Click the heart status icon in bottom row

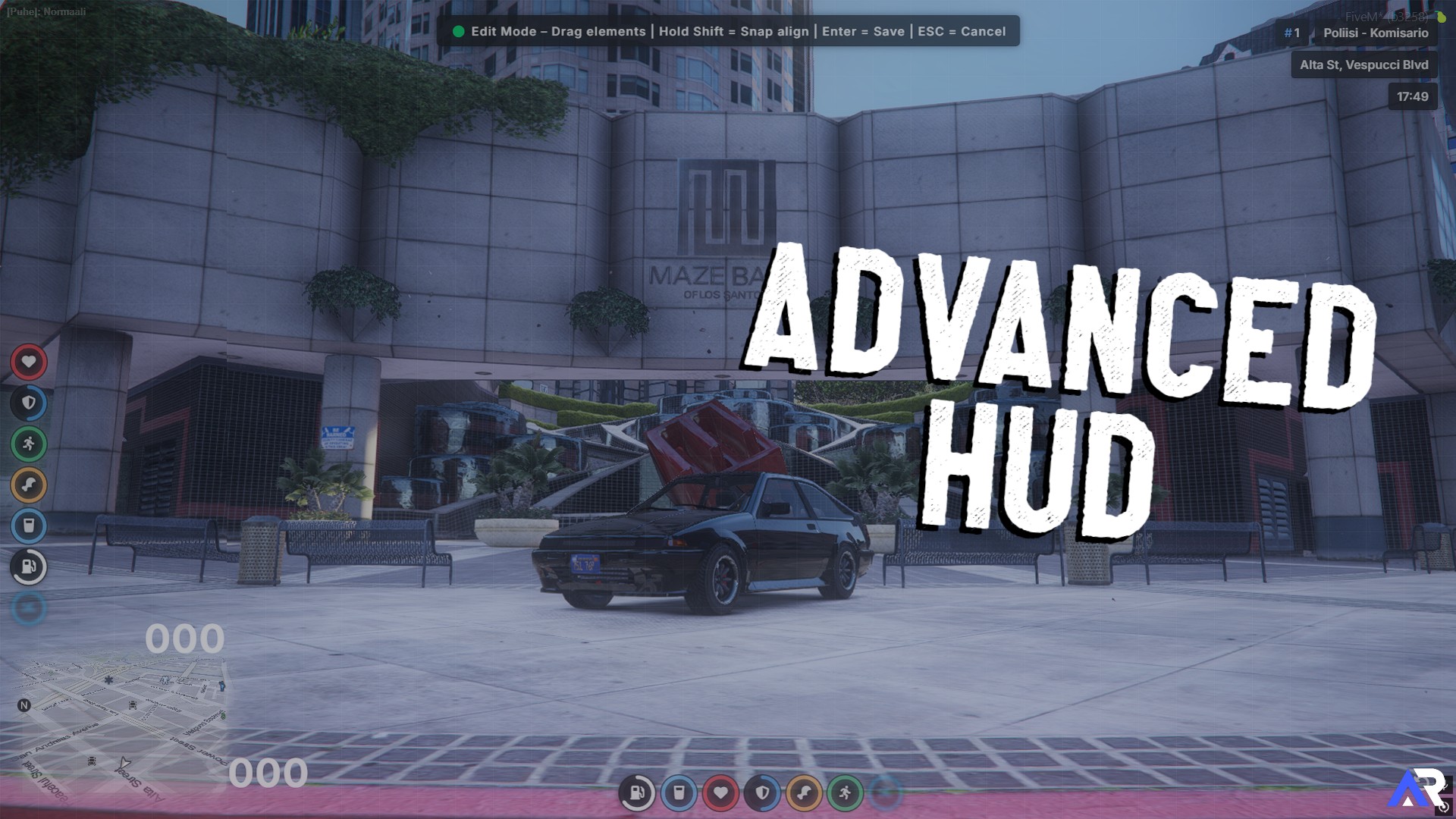[720, 792]
